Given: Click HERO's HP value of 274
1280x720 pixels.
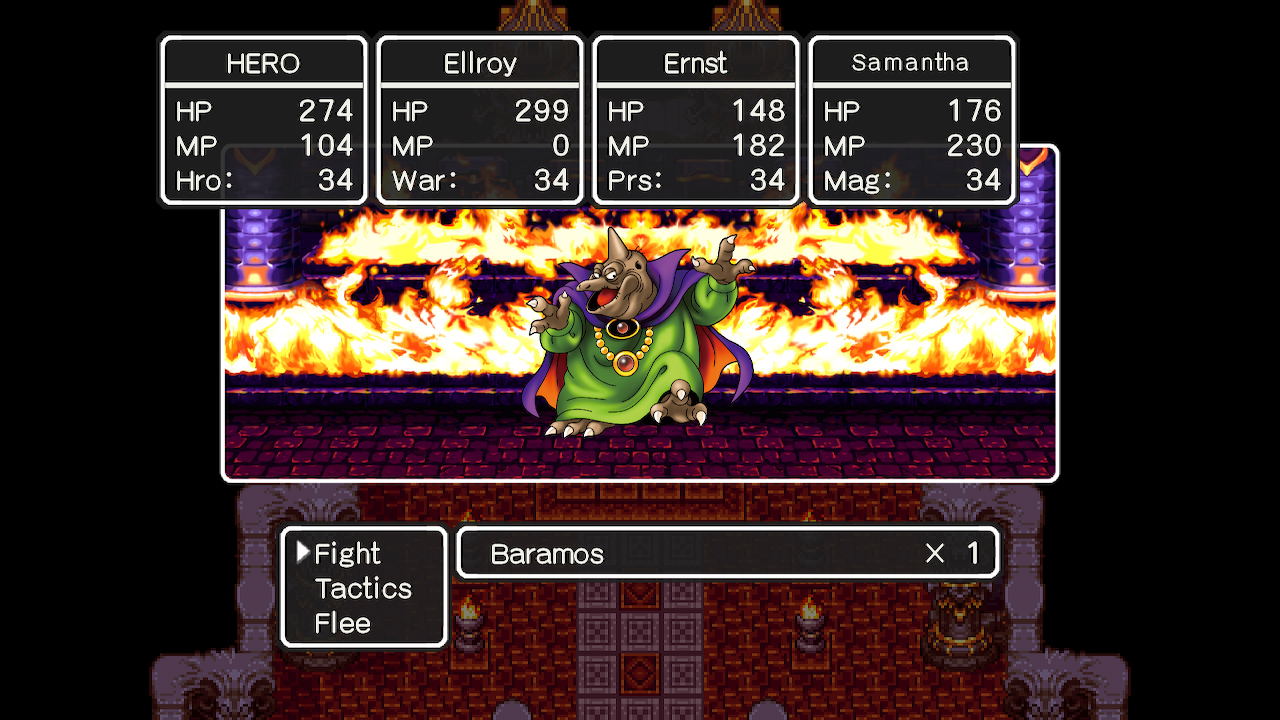Looking at the screenshot, I should pyautogui.click(x=328, y=111).
